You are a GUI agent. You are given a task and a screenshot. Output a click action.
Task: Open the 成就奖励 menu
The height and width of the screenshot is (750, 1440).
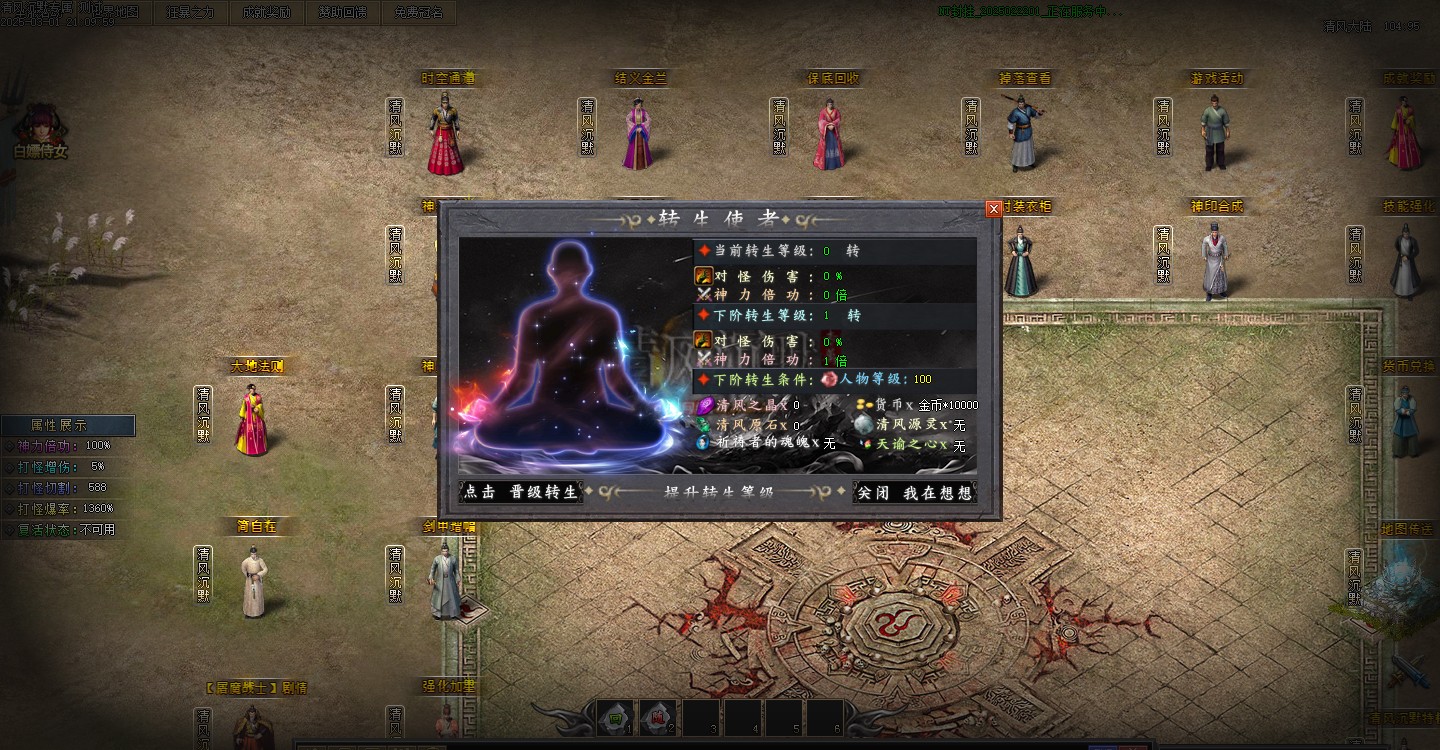pyautogui.click(x=267, y=13)
